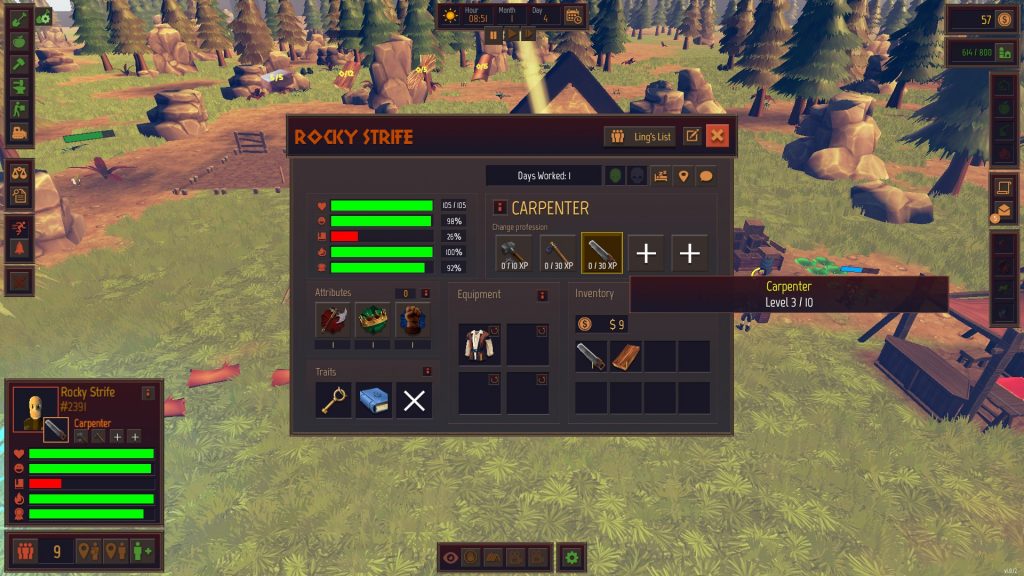Screen dimensions: 1024x576
Task: Pick the wood plank inventory item
Action: click(x=626, y=356)
